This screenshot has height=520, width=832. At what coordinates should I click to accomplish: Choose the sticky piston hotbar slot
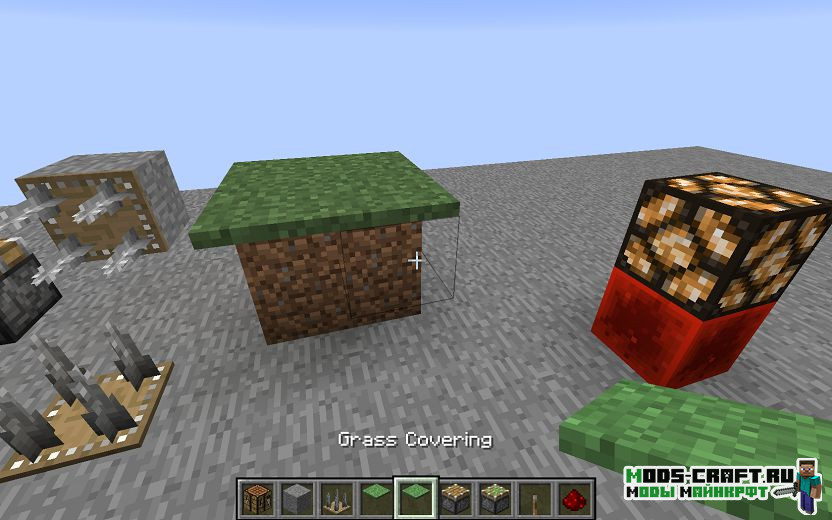click(x=495, y=497)
